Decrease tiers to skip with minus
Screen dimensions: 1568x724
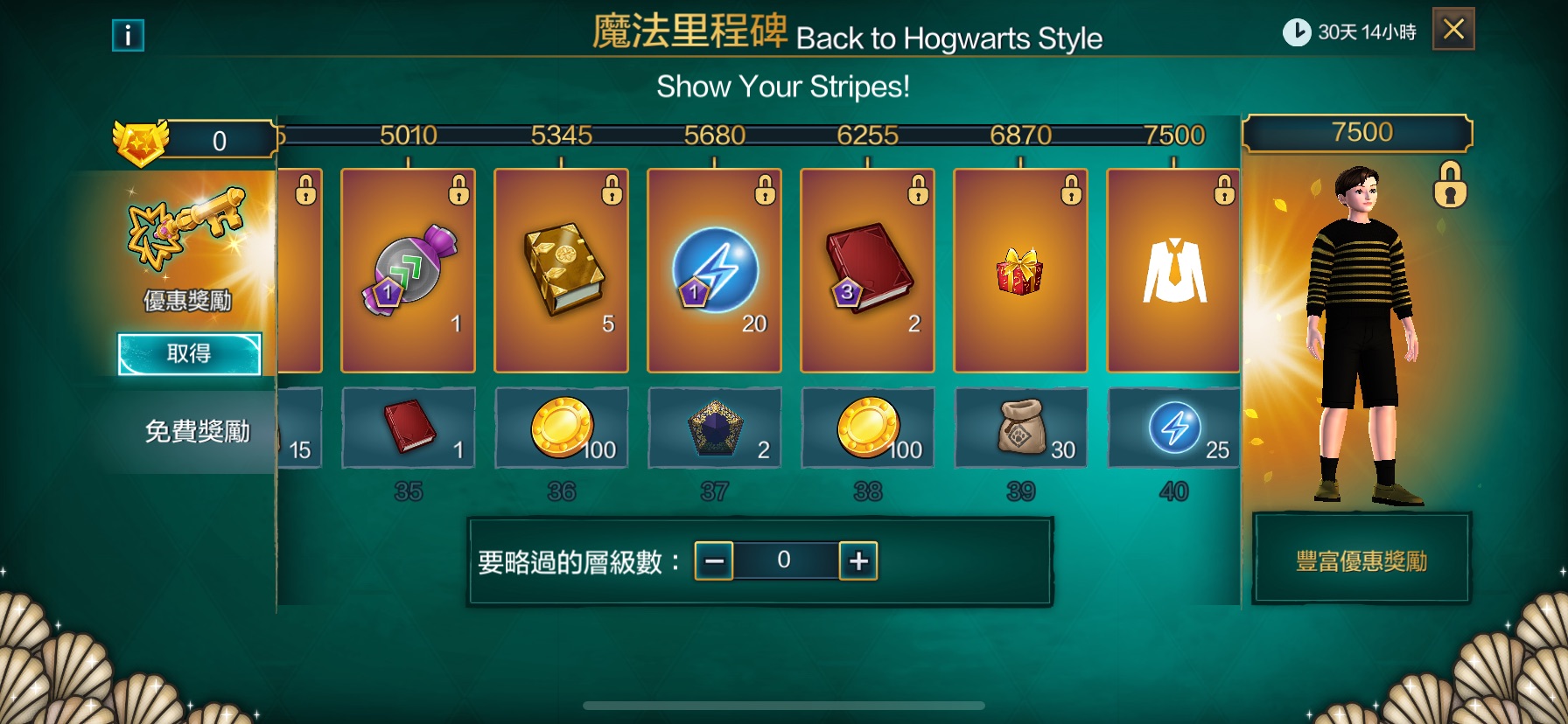(x=714, y=560)
